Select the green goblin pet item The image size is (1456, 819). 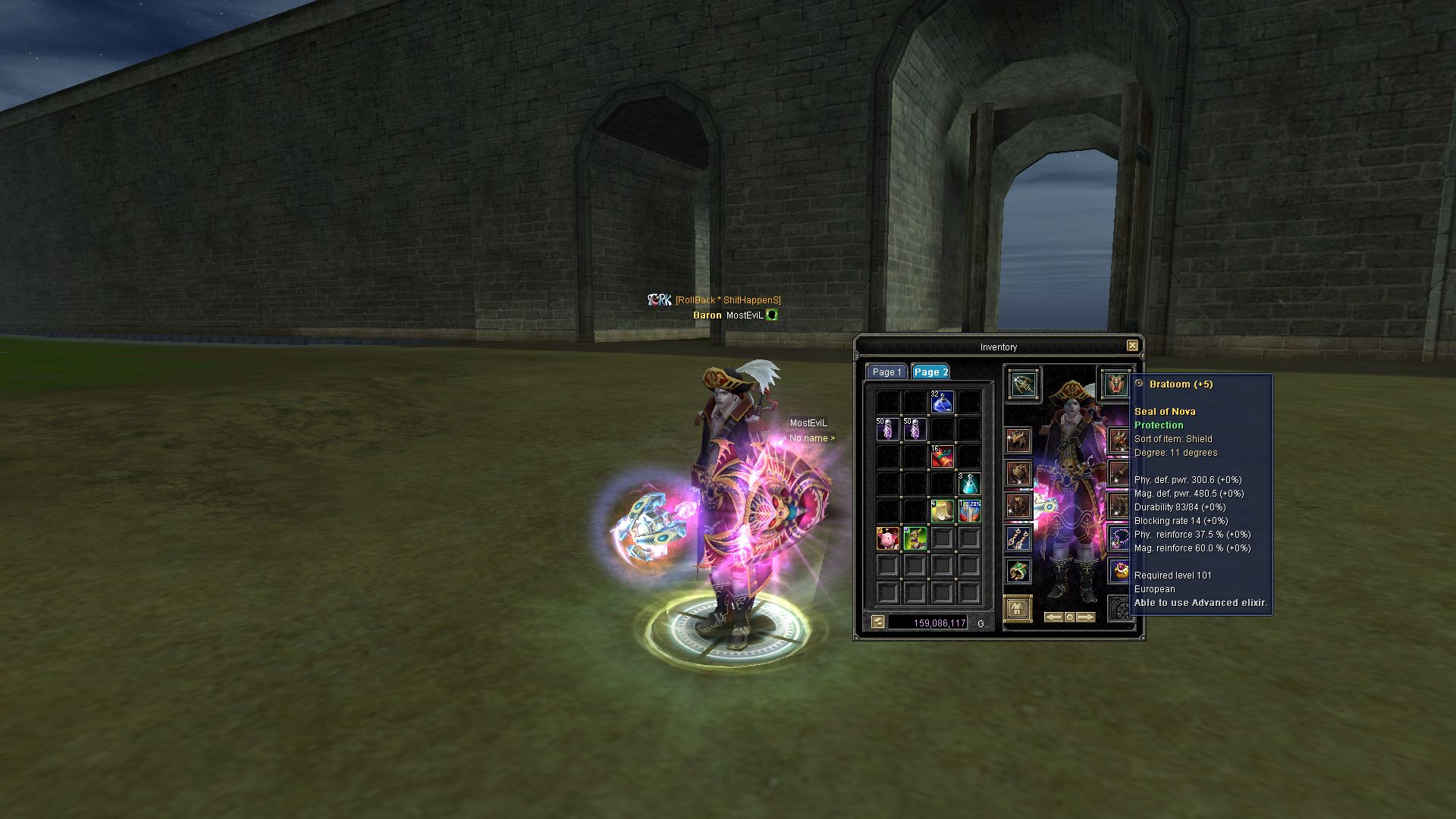point(915,538)
